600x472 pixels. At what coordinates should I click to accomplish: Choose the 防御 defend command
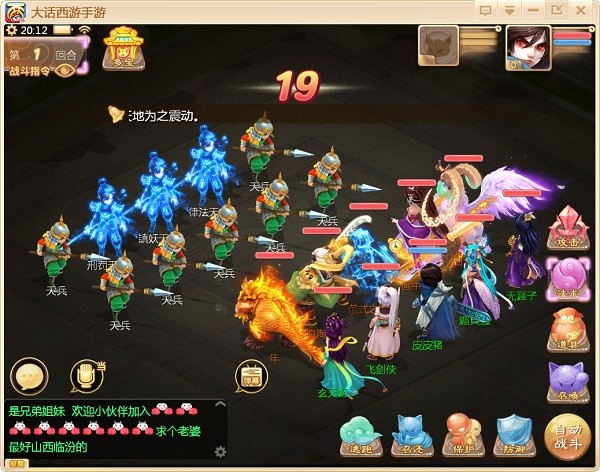click(515, 435)
